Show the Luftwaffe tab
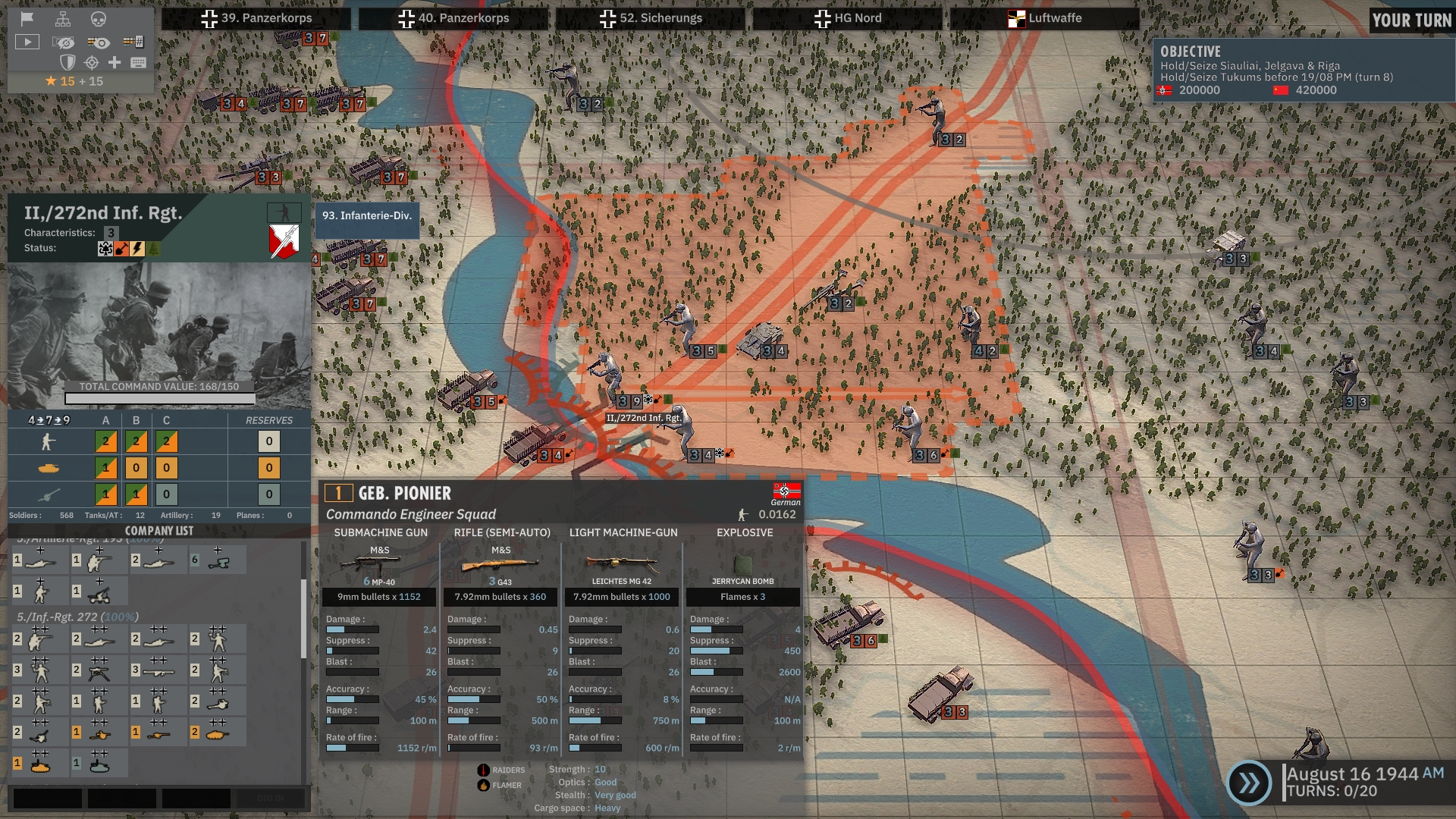Image resolution: width=1456 pixels, height=819 pixels. [1045, 18]
